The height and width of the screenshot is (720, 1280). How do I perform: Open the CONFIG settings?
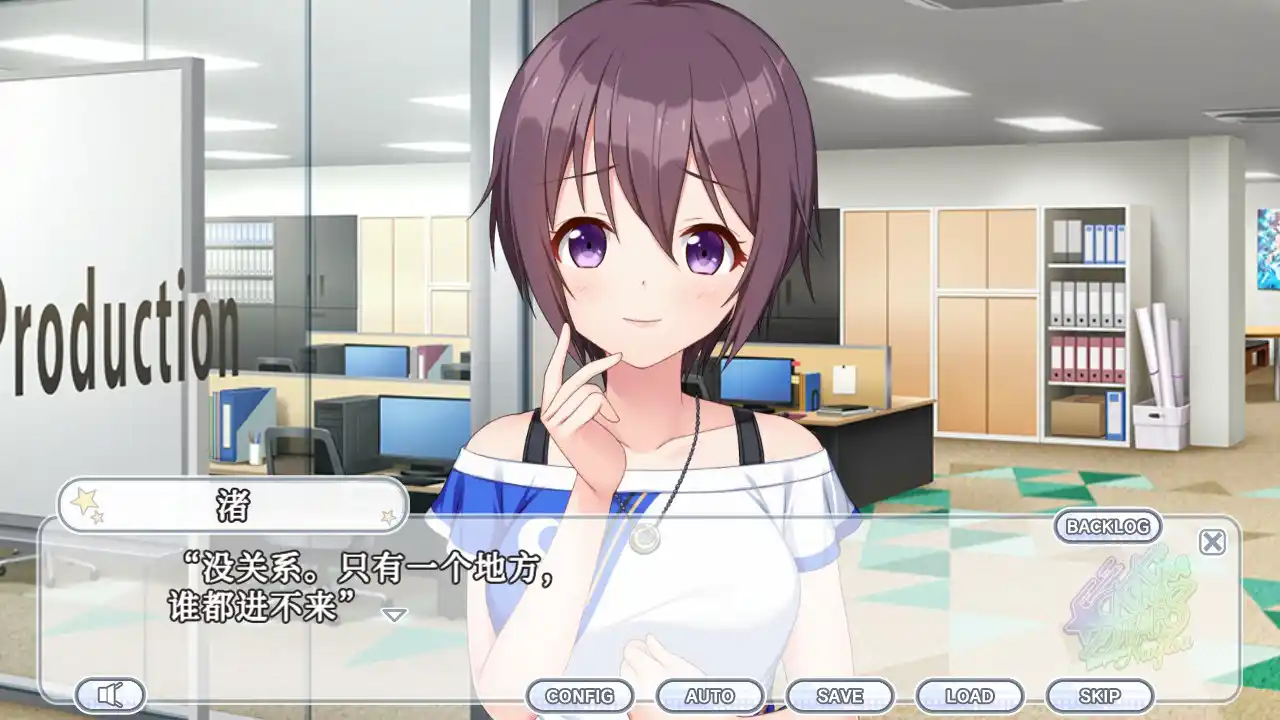click(x=580, y=696)
